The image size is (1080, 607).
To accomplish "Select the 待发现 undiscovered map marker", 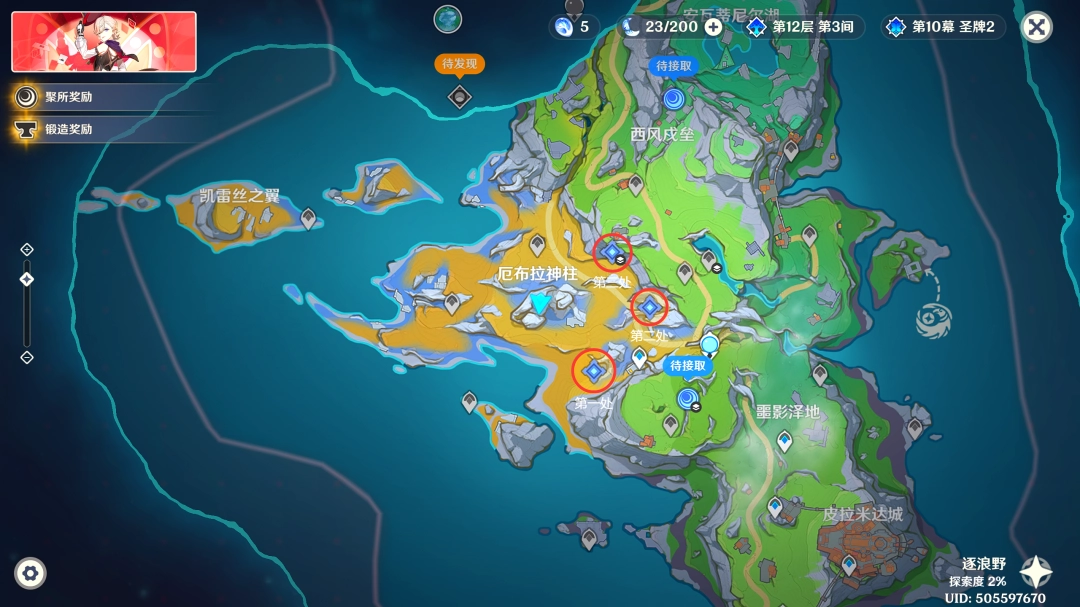I will 459,95.
